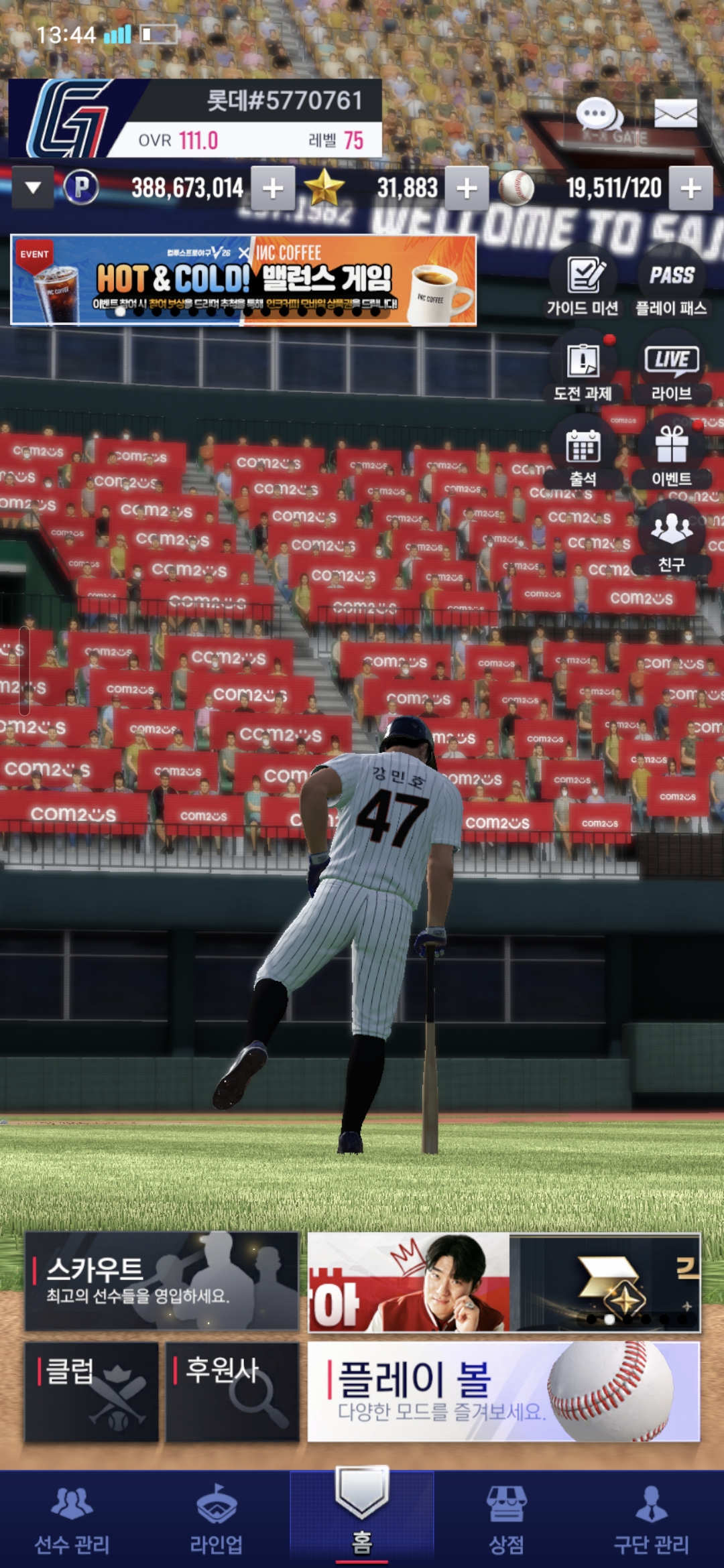Open the 클럽 club panel
This screenshot has height=1568, width=724.
(x=92, y=1391)
